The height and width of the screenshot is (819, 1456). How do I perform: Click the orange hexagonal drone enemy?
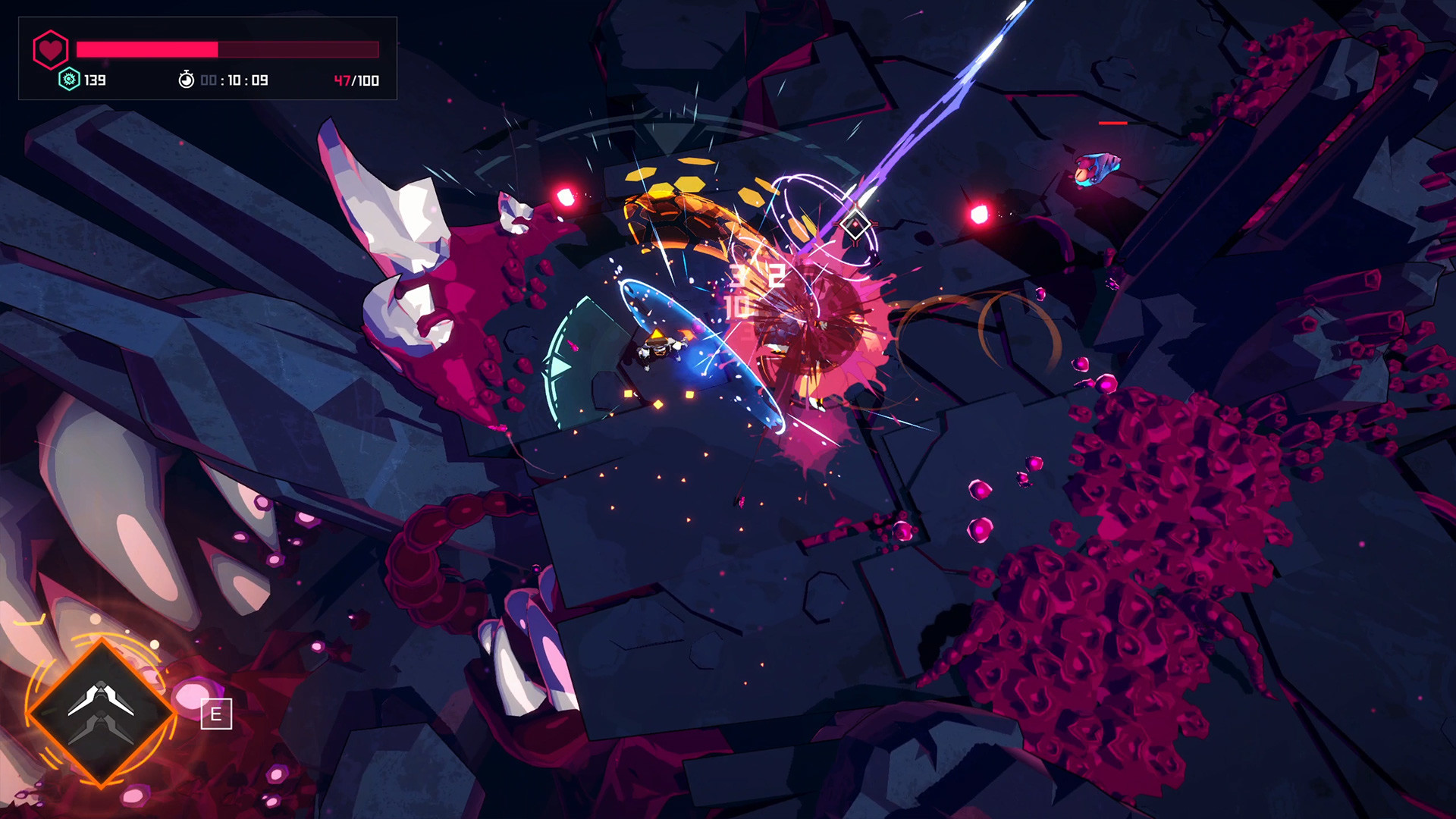point(682,215)
